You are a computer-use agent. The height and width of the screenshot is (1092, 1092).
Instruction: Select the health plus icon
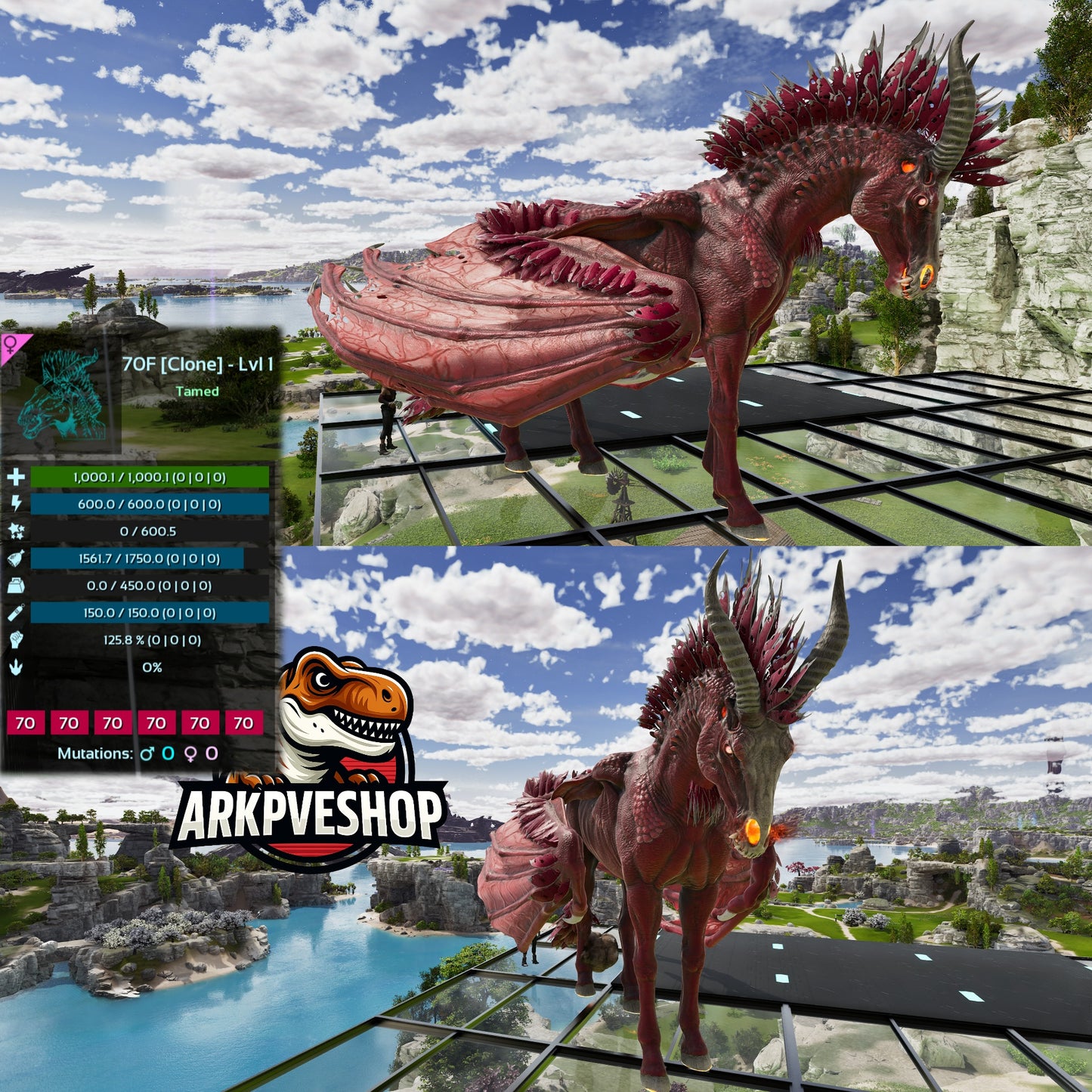(16, 477)
